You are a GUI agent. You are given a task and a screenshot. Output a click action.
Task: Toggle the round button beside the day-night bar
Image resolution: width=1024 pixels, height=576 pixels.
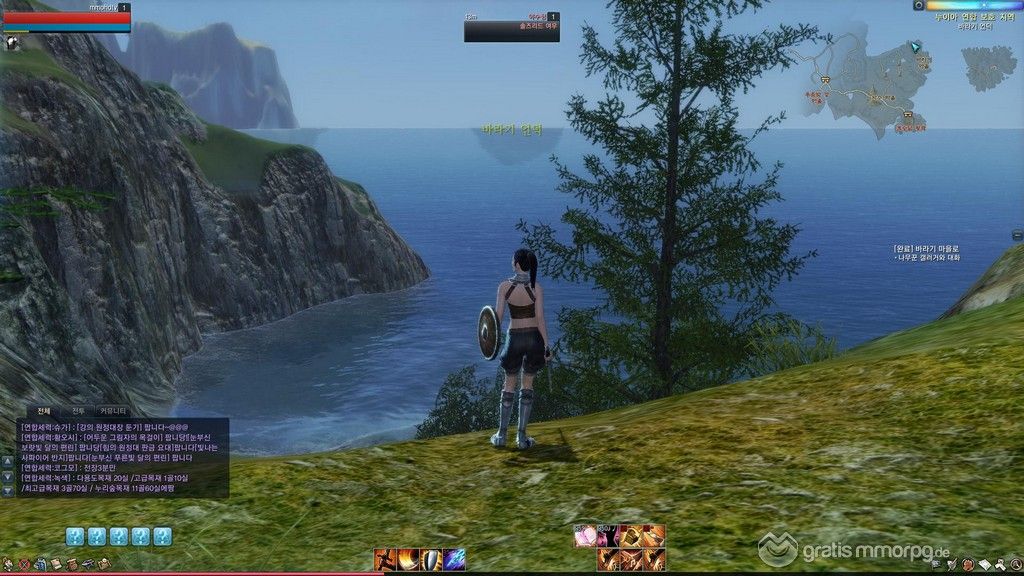point(918,5)
